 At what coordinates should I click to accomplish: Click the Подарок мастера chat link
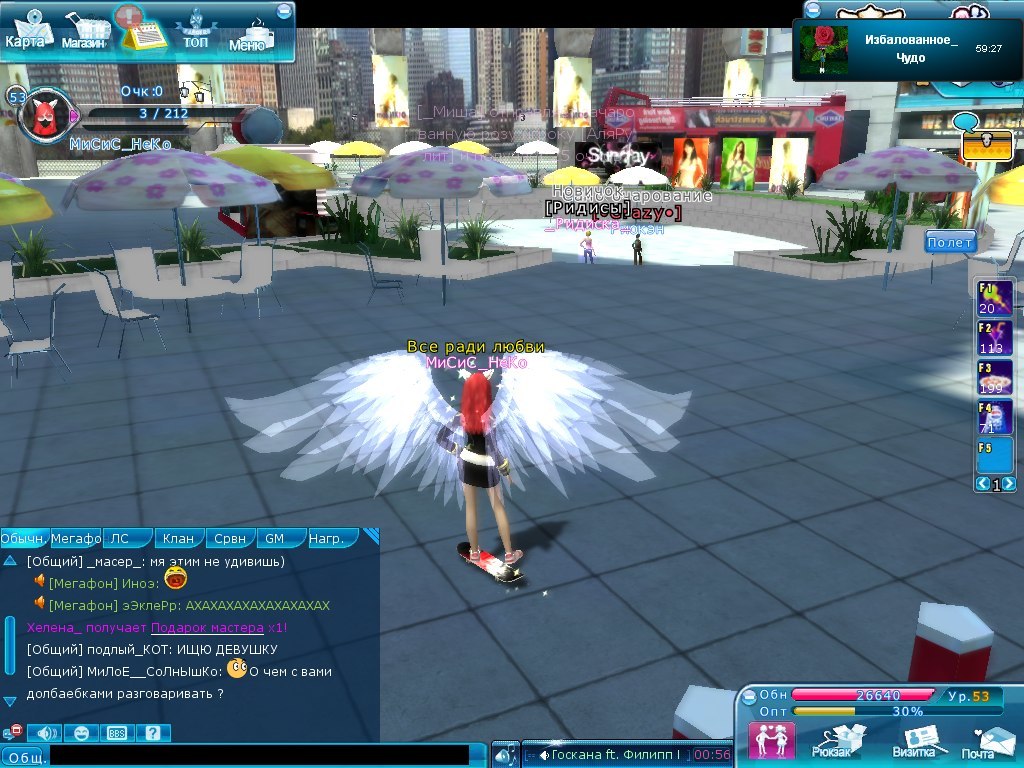[206, 627]
